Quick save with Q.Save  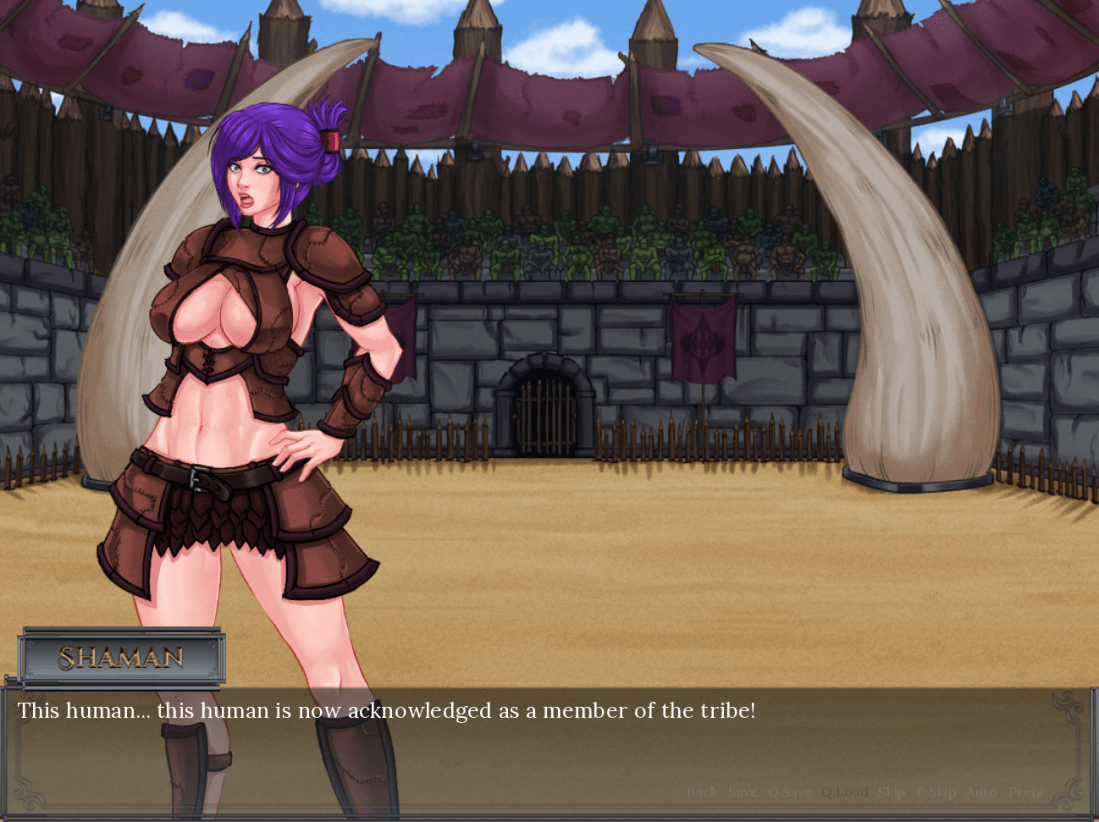[790, 792]
